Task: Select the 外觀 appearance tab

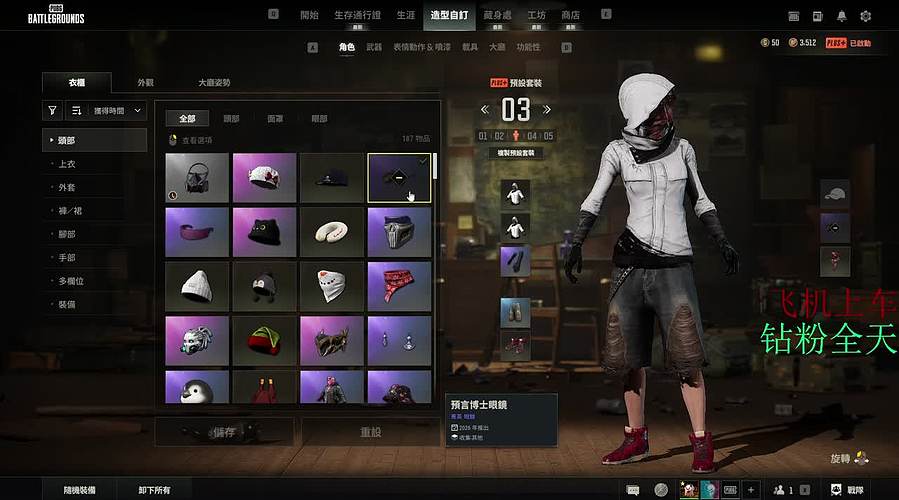Action: coord(146,83)
